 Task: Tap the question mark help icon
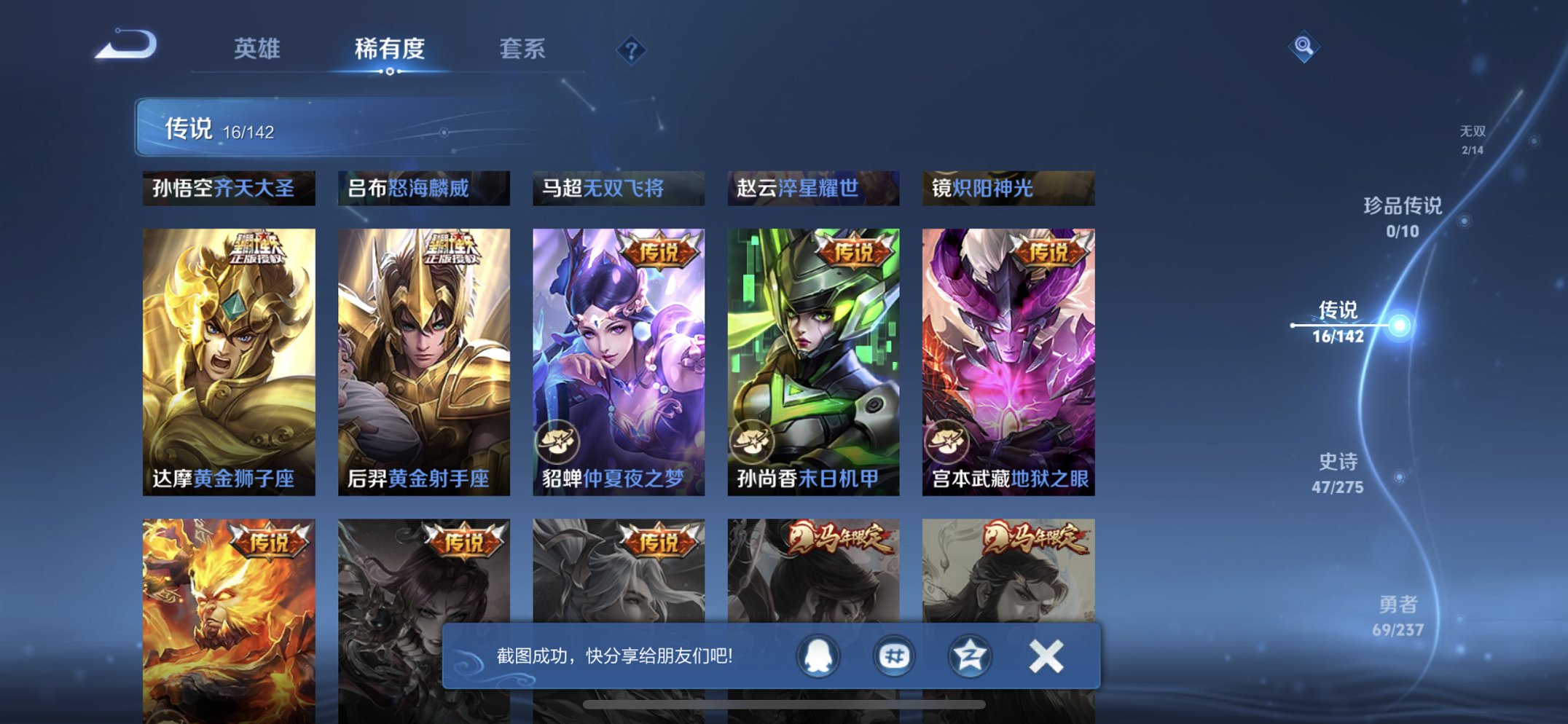tap(630, 49)
